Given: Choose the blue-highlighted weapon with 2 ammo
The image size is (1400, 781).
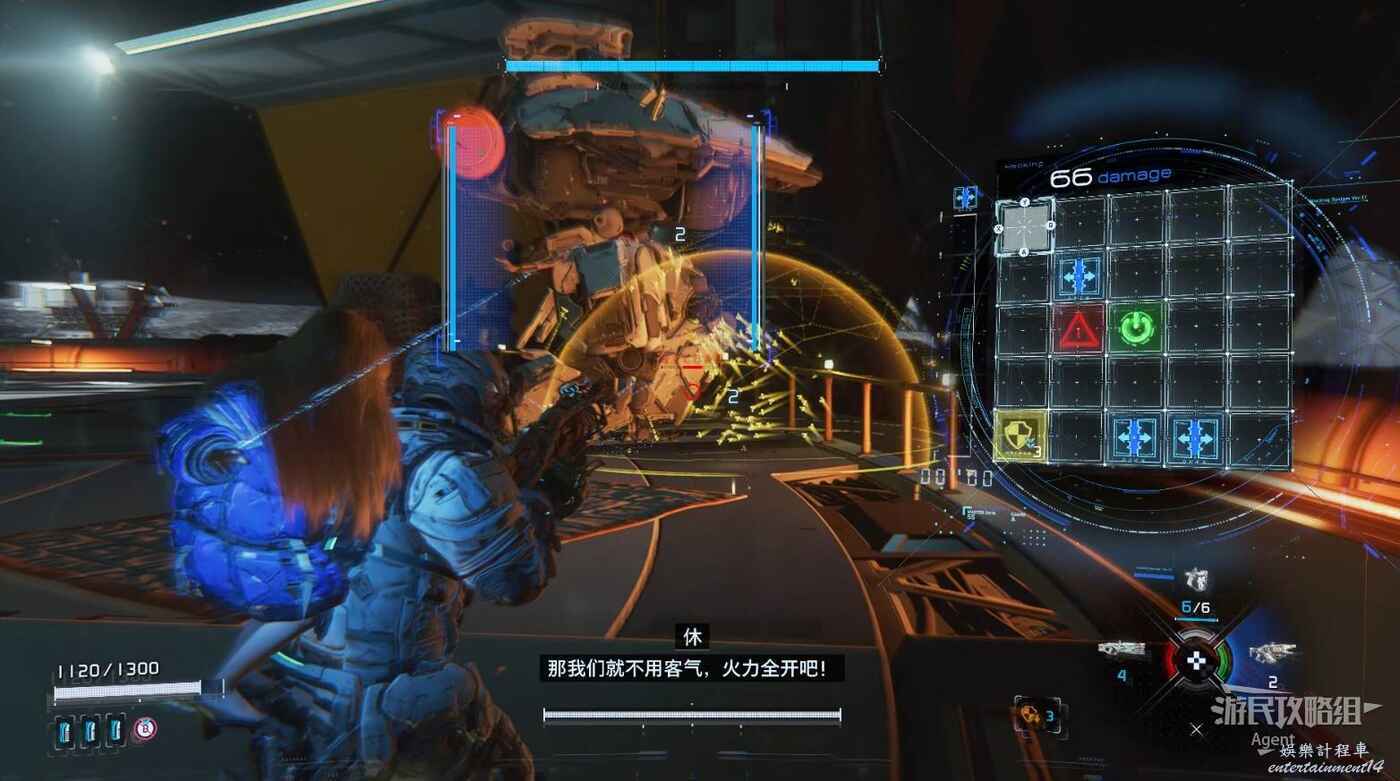Looking at the screenshot, I should click(1270, 654).
